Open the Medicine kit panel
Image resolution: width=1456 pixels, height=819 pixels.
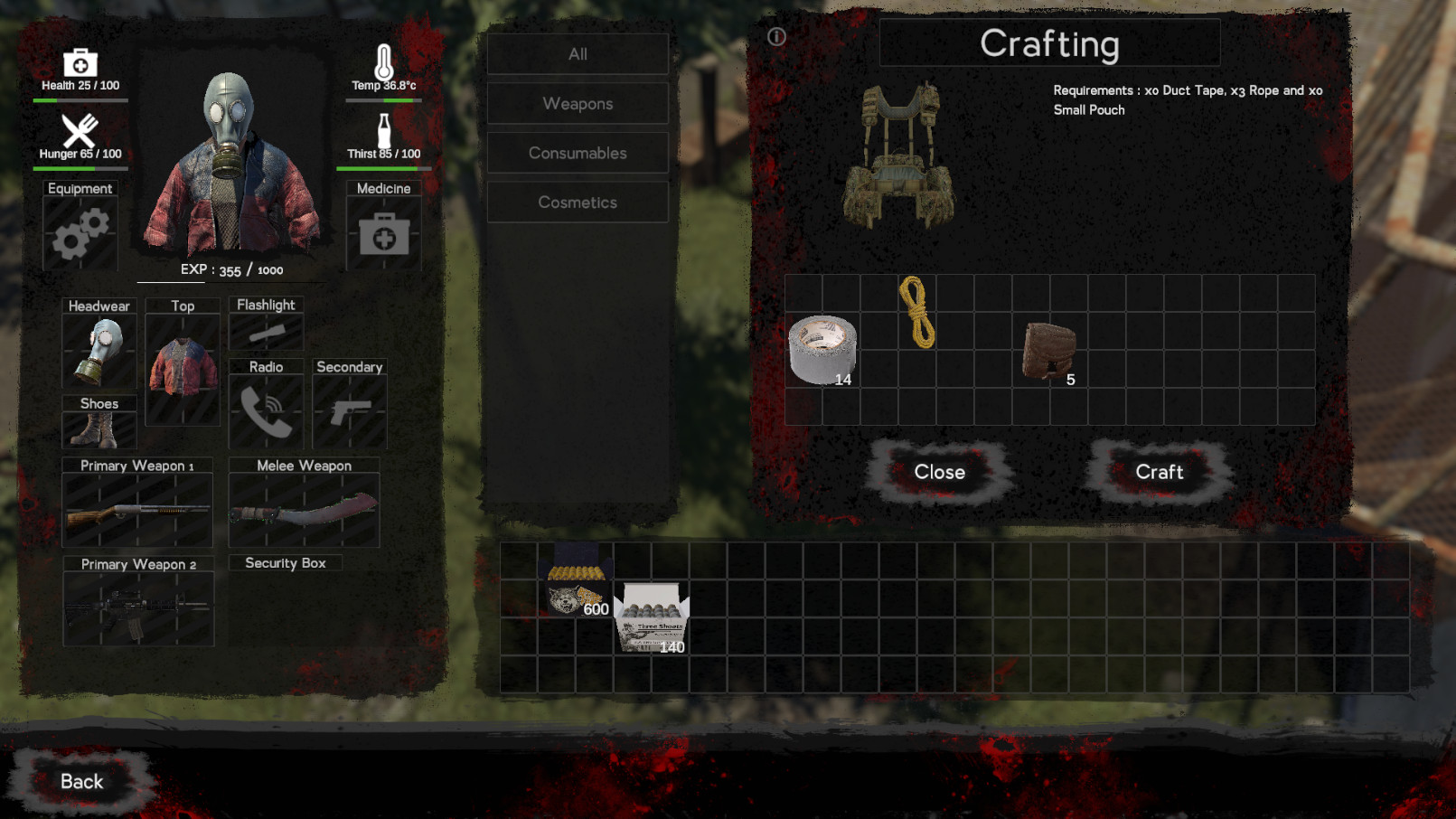tap(383, 233)
